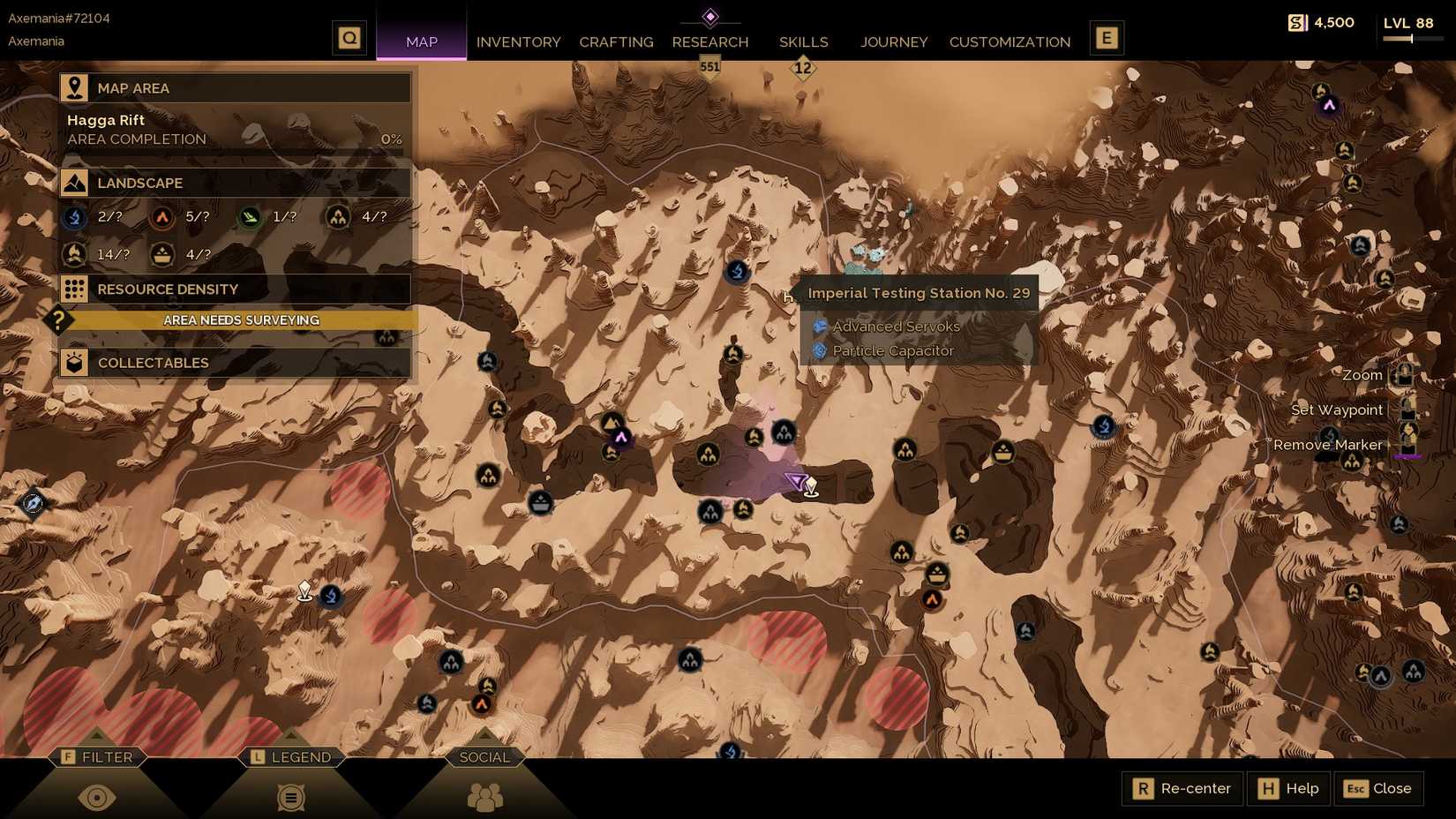Image resolution: width=1456 pixels, height=819 pixels.
Task: Select the orange lava vent landscape icon
Action: click(161, 217)
